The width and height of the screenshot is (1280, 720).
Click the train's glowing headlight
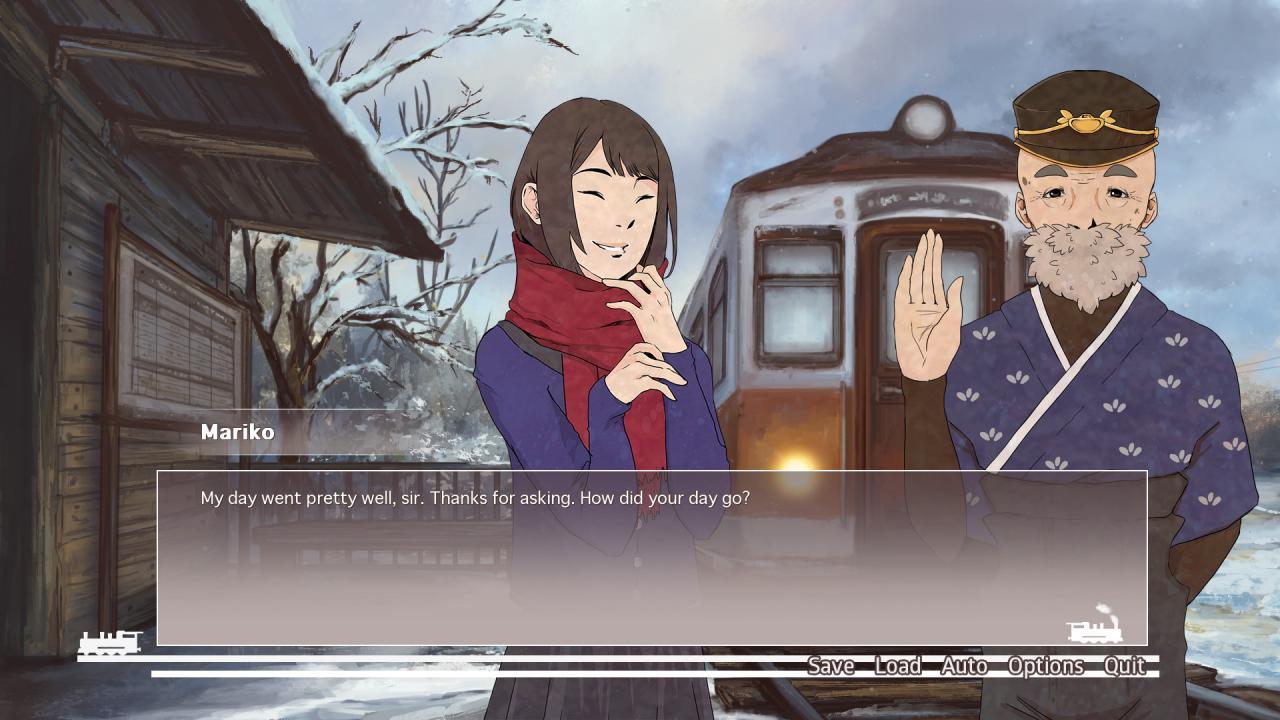point(800,467)
